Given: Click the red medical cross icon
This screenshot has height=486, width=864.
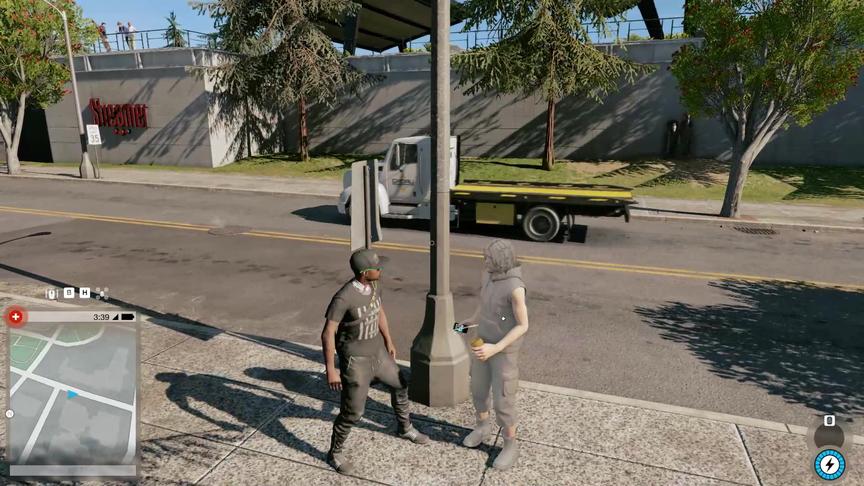Looking at the screenshot, I should (15, 317).
